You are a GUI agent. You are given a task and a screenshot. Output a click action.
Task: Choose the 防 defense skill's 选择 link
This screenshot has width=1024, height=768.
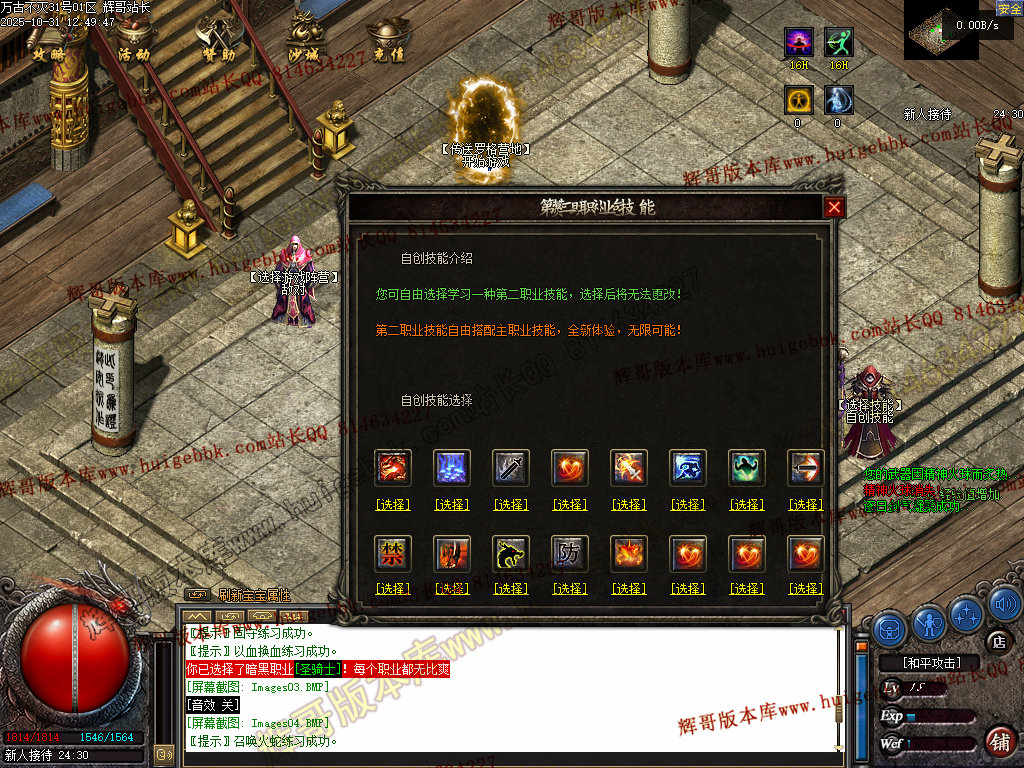pyautogui.click(x=570, y=589)
